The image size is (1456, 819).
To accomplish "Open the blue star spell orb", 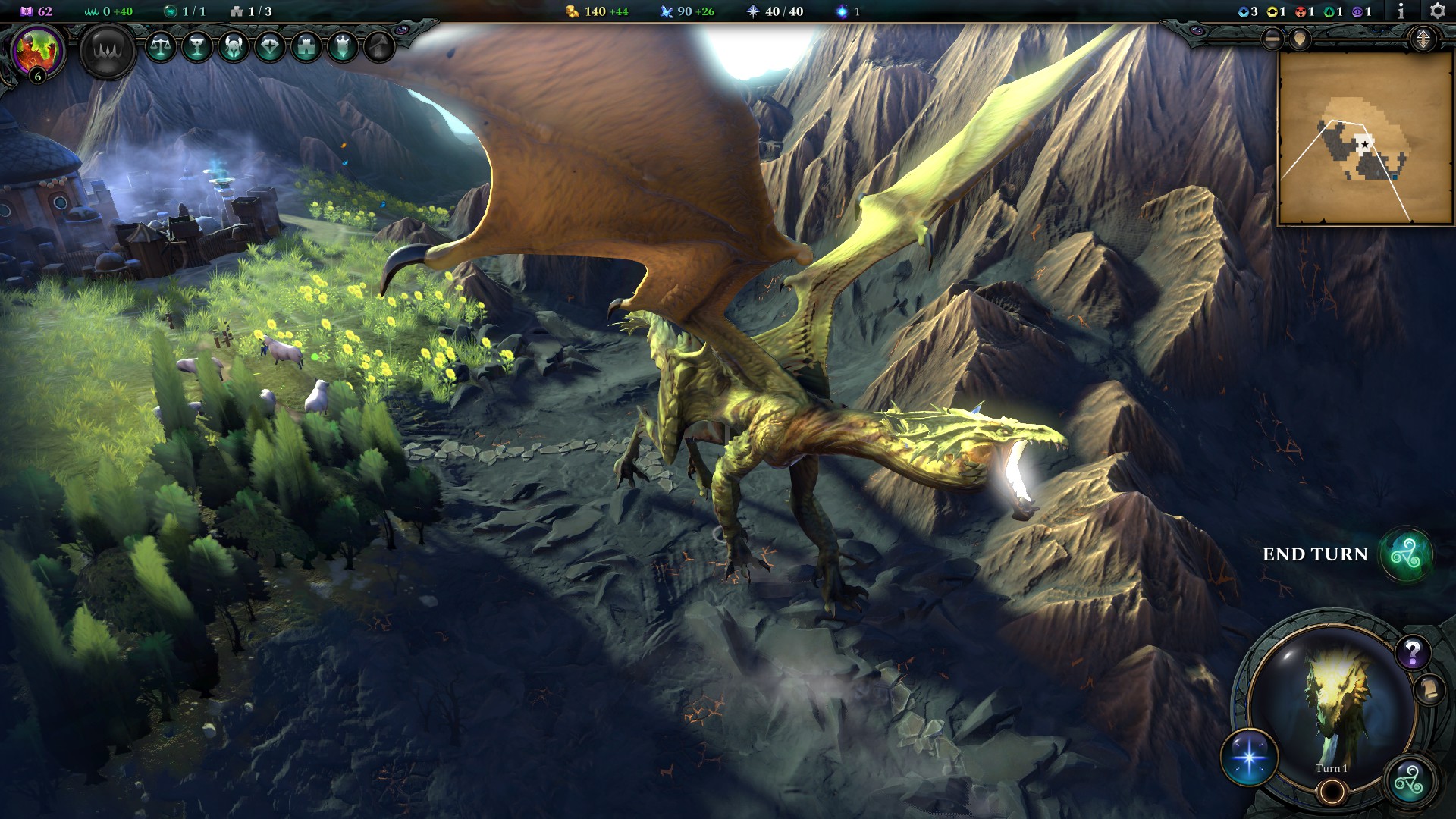I will coord(1249,757).
